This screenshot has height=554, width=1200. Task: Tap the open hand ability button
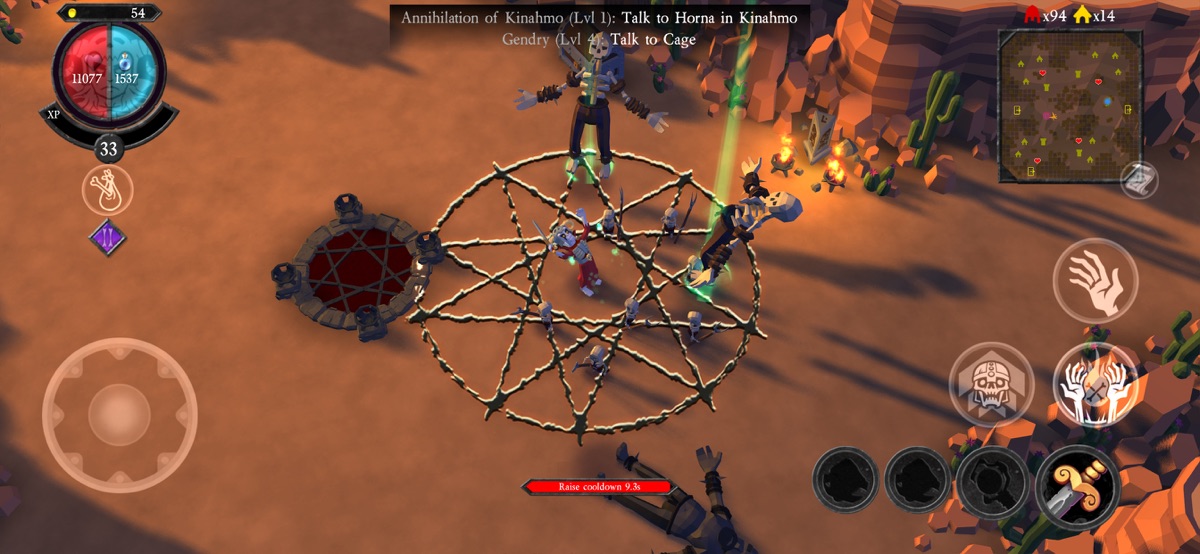pyautogui.click(x=1095, y=280)
